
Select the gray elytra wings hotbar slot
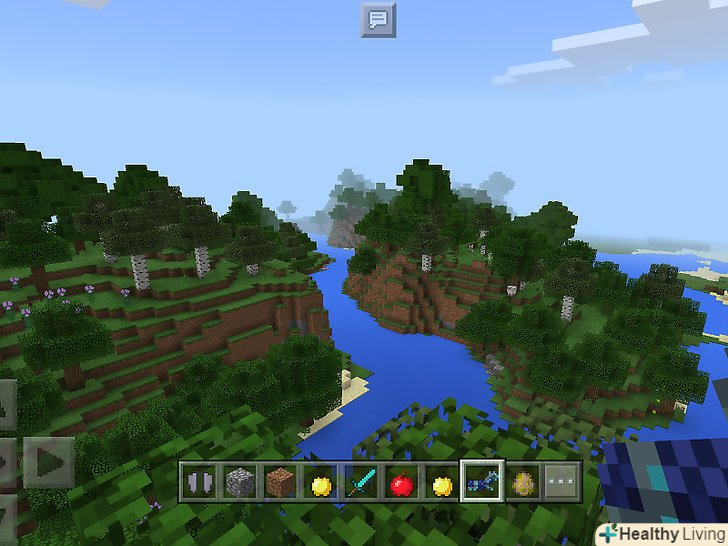point(199,484)
